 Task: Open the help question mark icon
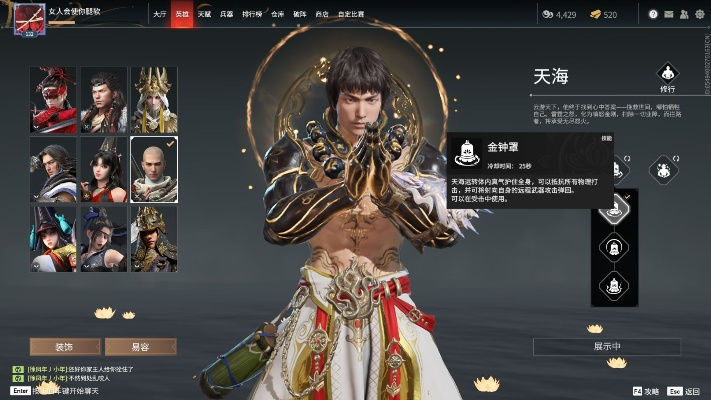point(652,15)
